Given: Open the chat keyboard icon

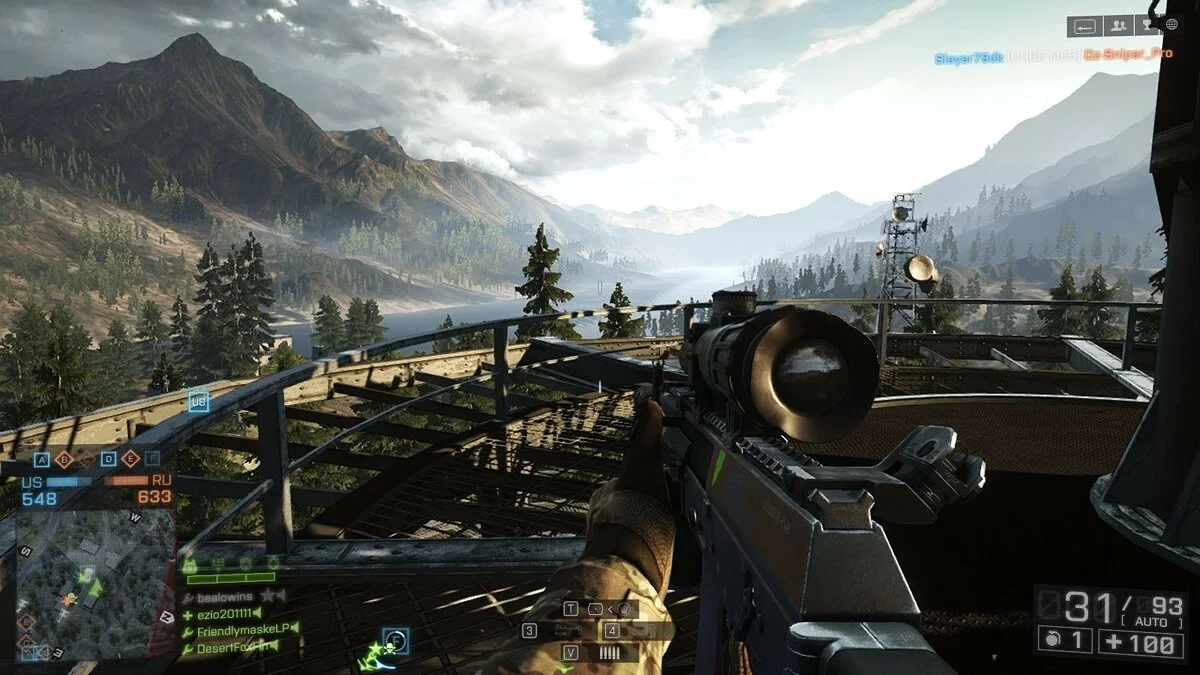Looking at the screenshot, I should (x=1084, y=26).
